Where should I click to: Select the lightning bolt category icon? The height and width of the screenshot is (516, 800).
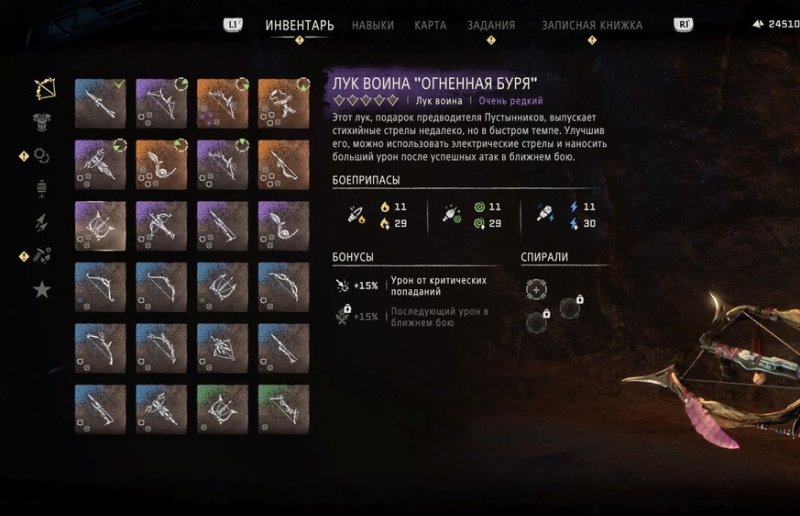43,222
